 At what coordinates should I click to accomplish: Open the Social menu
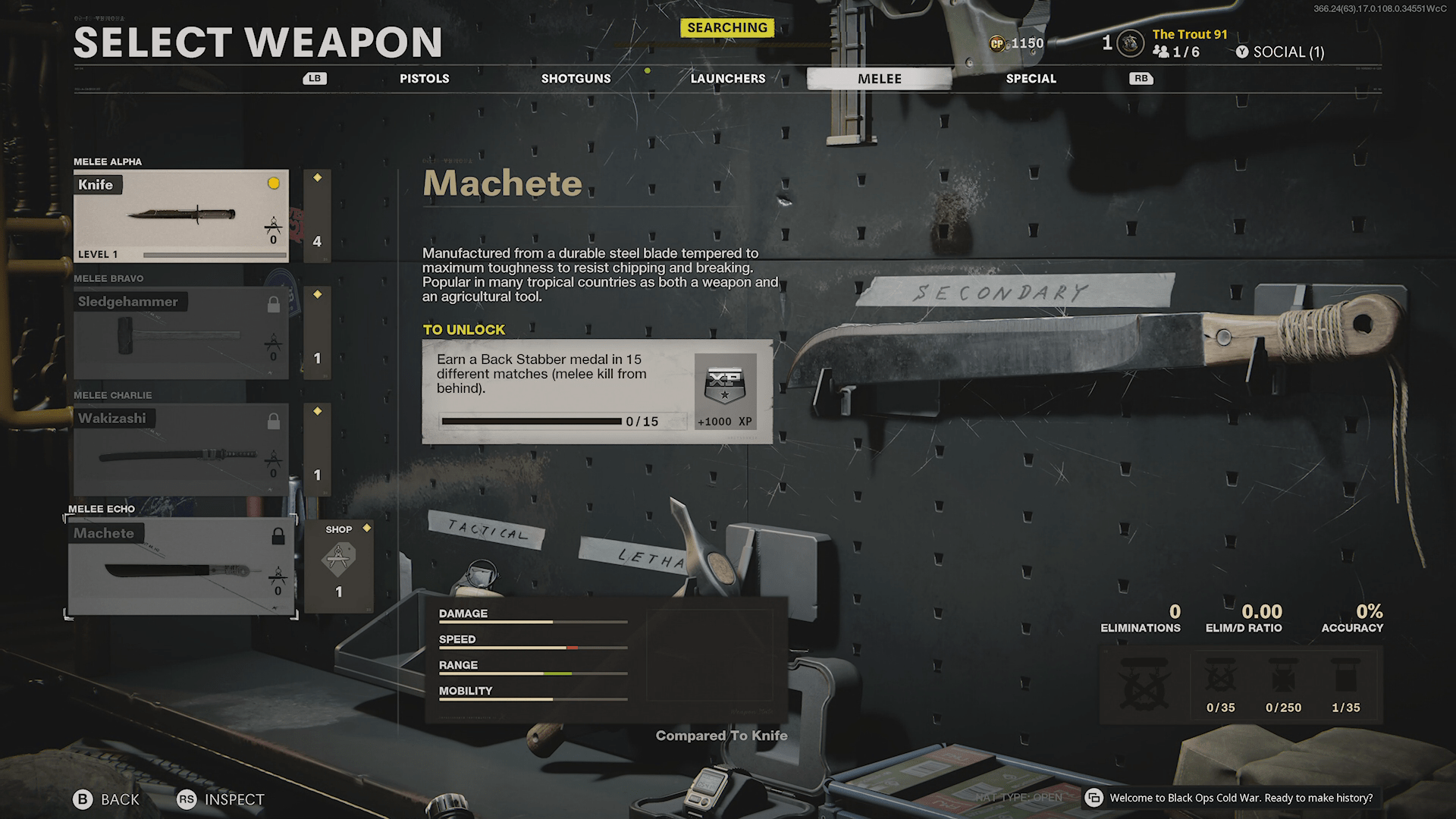click(x=1280, y=52)
